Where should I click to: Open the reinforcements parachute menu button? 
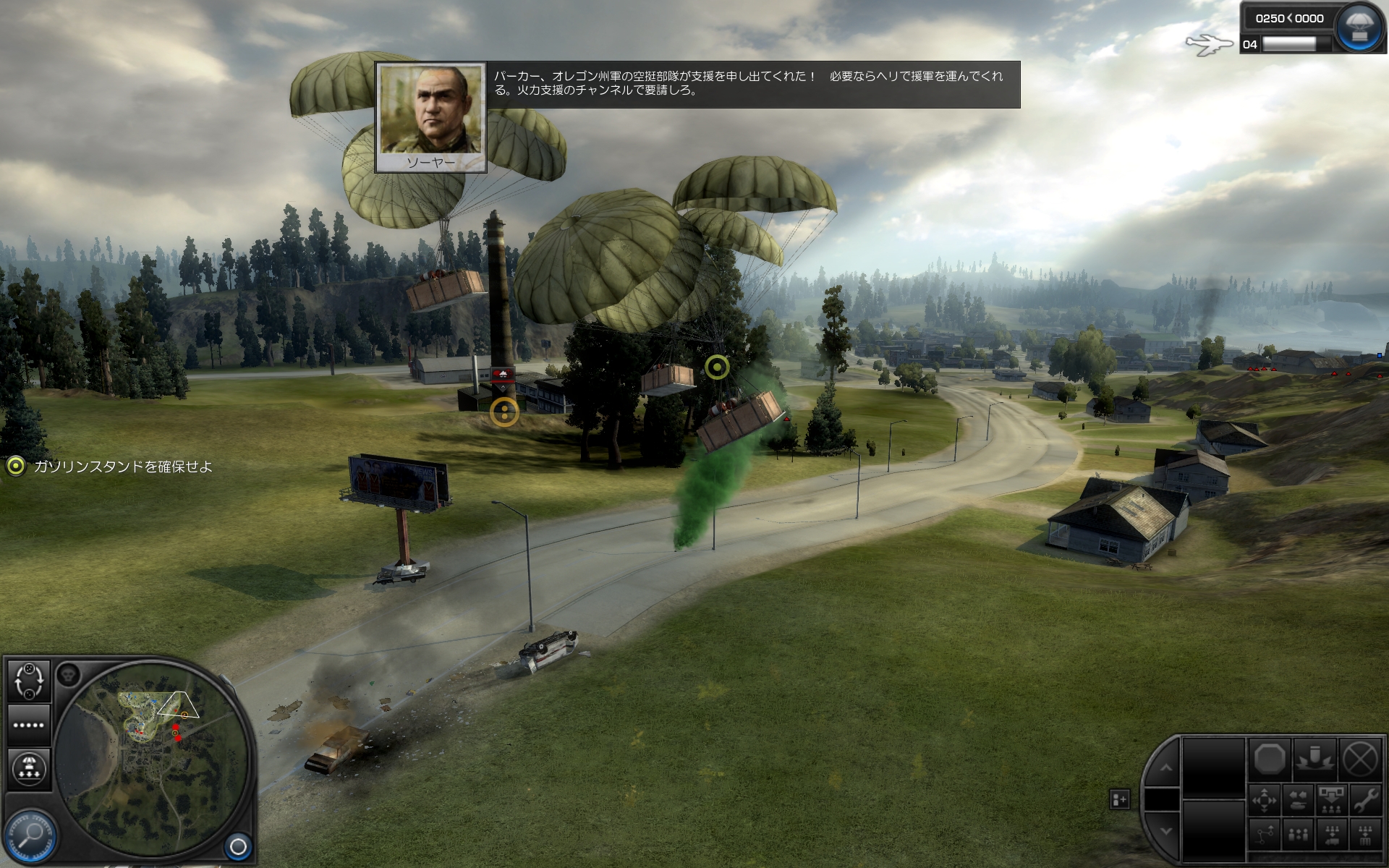tap(1358, 27)
